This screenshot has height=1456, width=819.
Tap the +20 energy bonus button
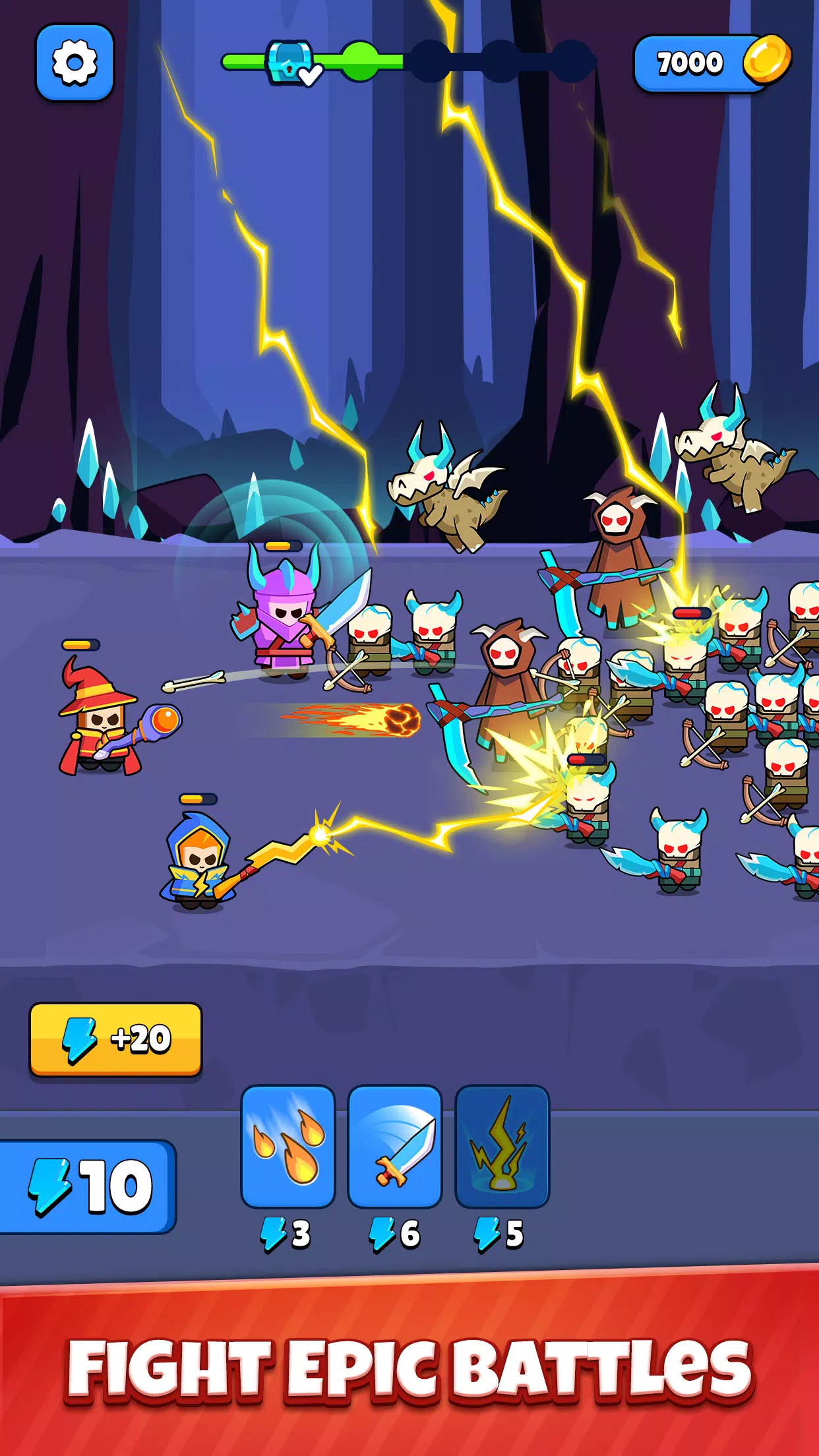click(x=115, y=1039)
